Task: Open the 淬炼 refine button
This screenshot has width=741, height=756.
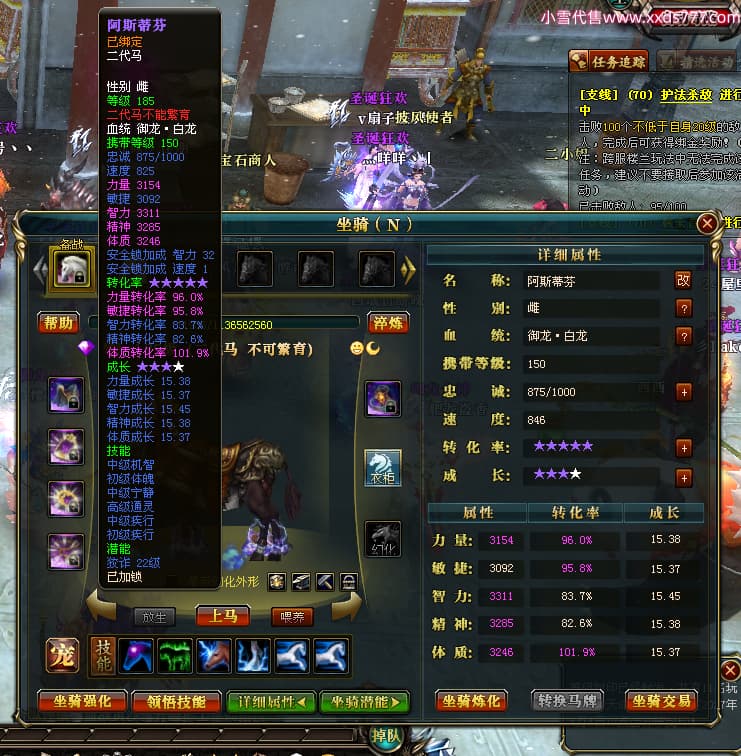Action: pyautogui.click(x=387, y=322)
